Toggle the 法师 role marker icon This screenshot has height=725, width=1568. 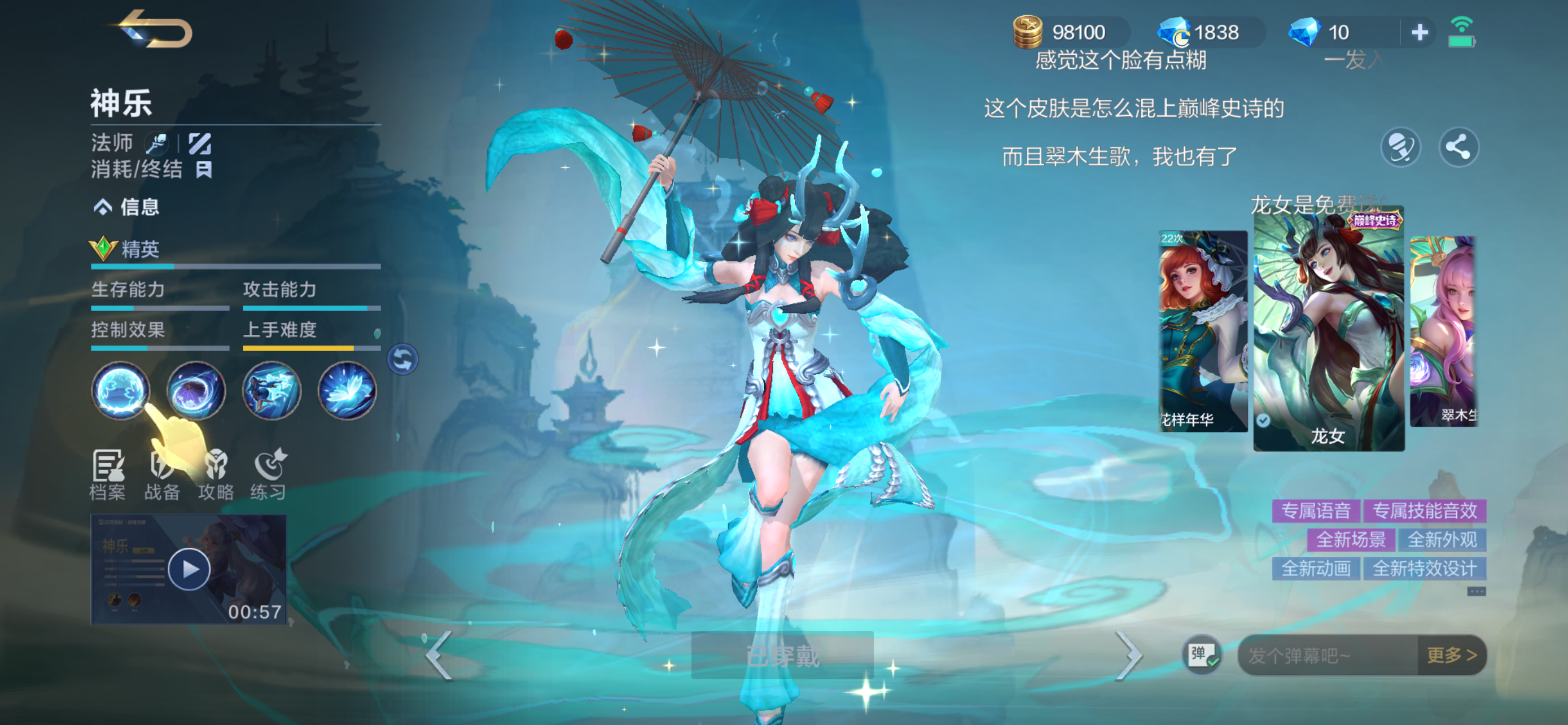pos(157,143)
